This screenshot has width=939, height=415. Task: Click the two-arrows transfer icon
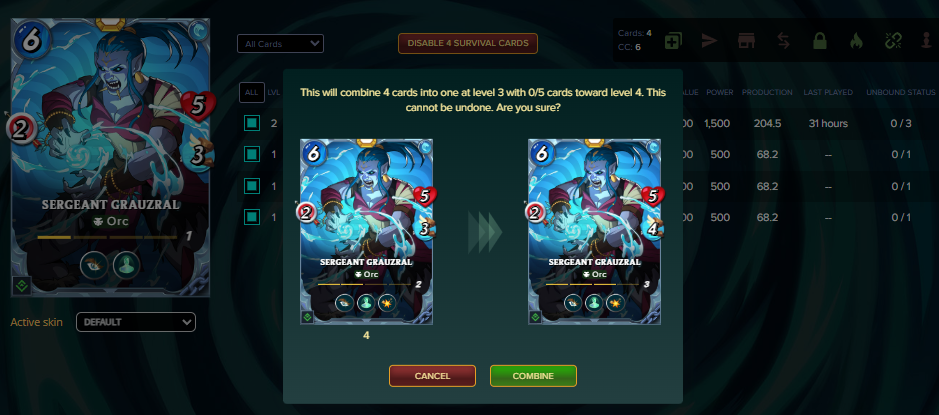pyautogui.click(x=783, y=41)
